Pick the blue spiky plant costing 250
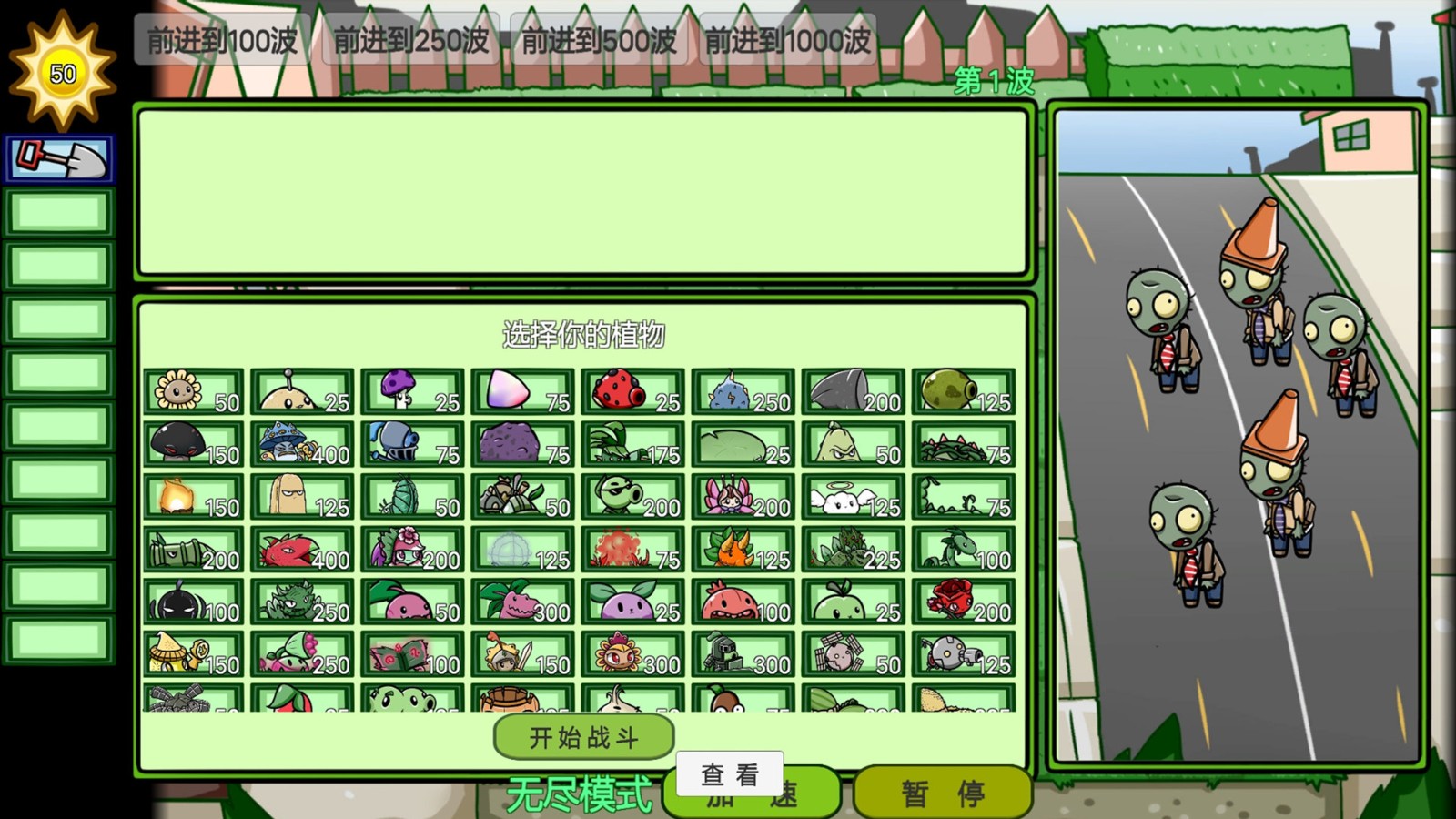 pos(743,391)
